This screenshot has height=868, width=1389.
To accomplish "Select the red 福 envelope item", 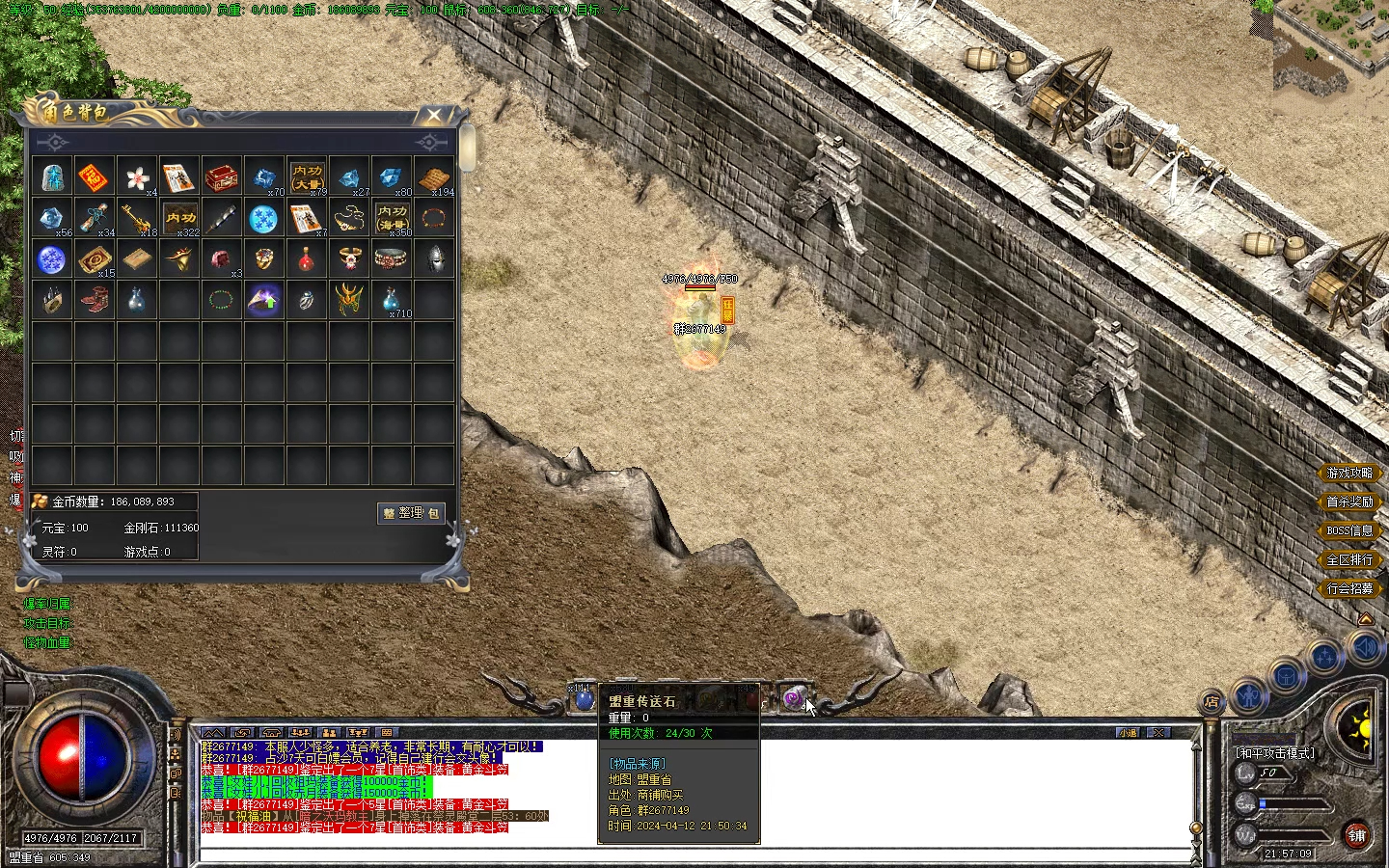I will pyautogui.click(x=94, y=177).
